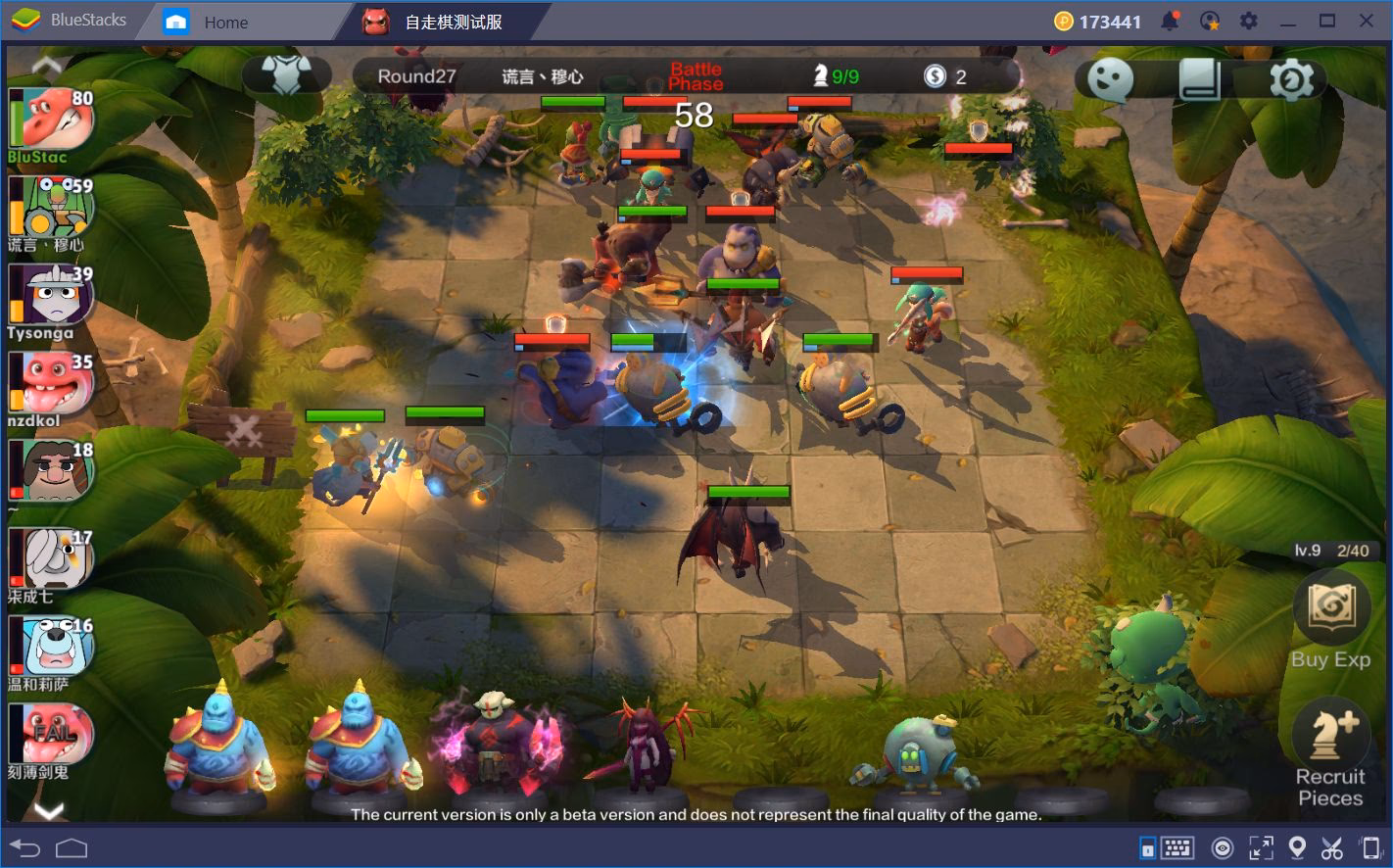Open the book guide icon
The height and width of the screenshot is (868, 1393).
(x=1200, y=78)
